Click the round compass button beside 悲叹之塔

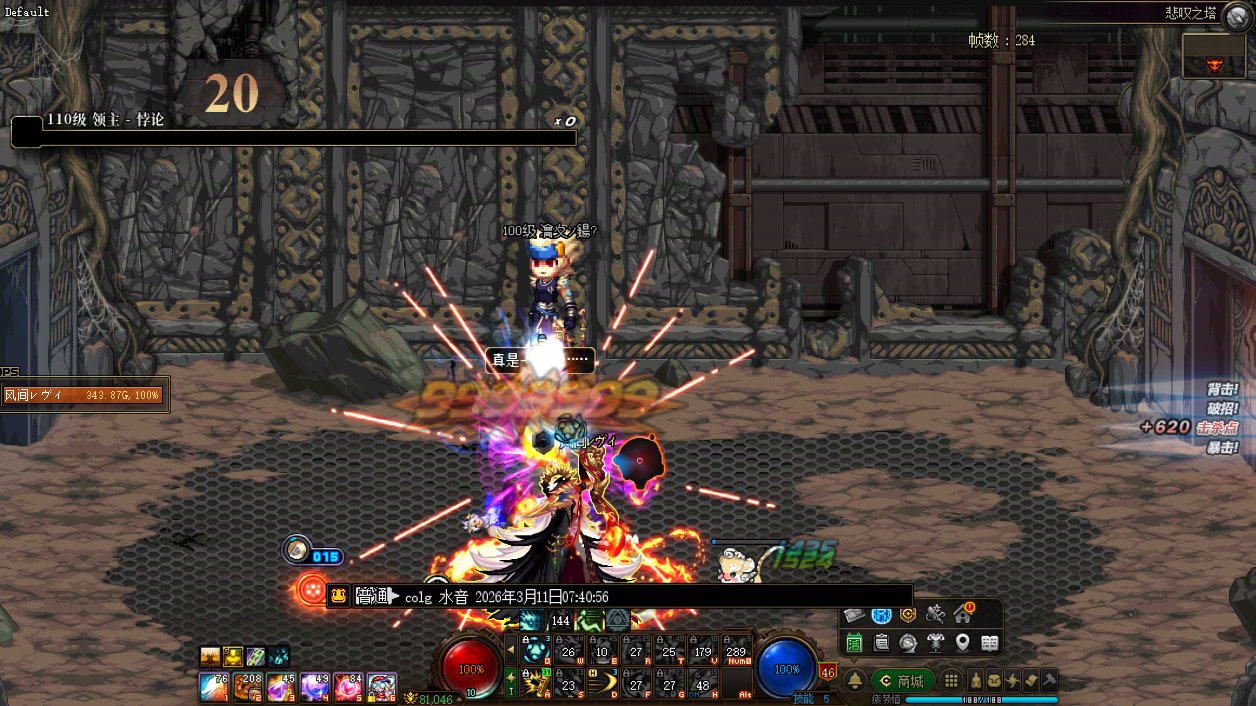point(1236,13)
